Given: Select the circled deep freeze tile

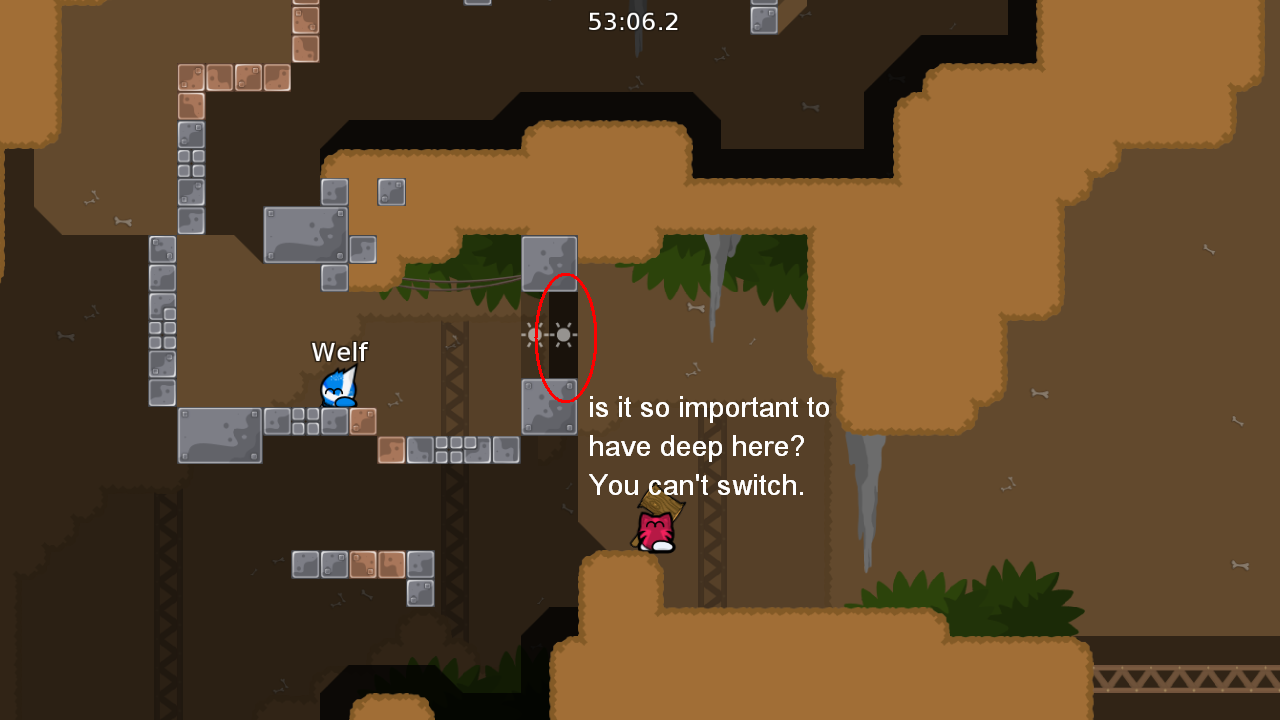Looking at the screenshot, I should click(562, 335).
